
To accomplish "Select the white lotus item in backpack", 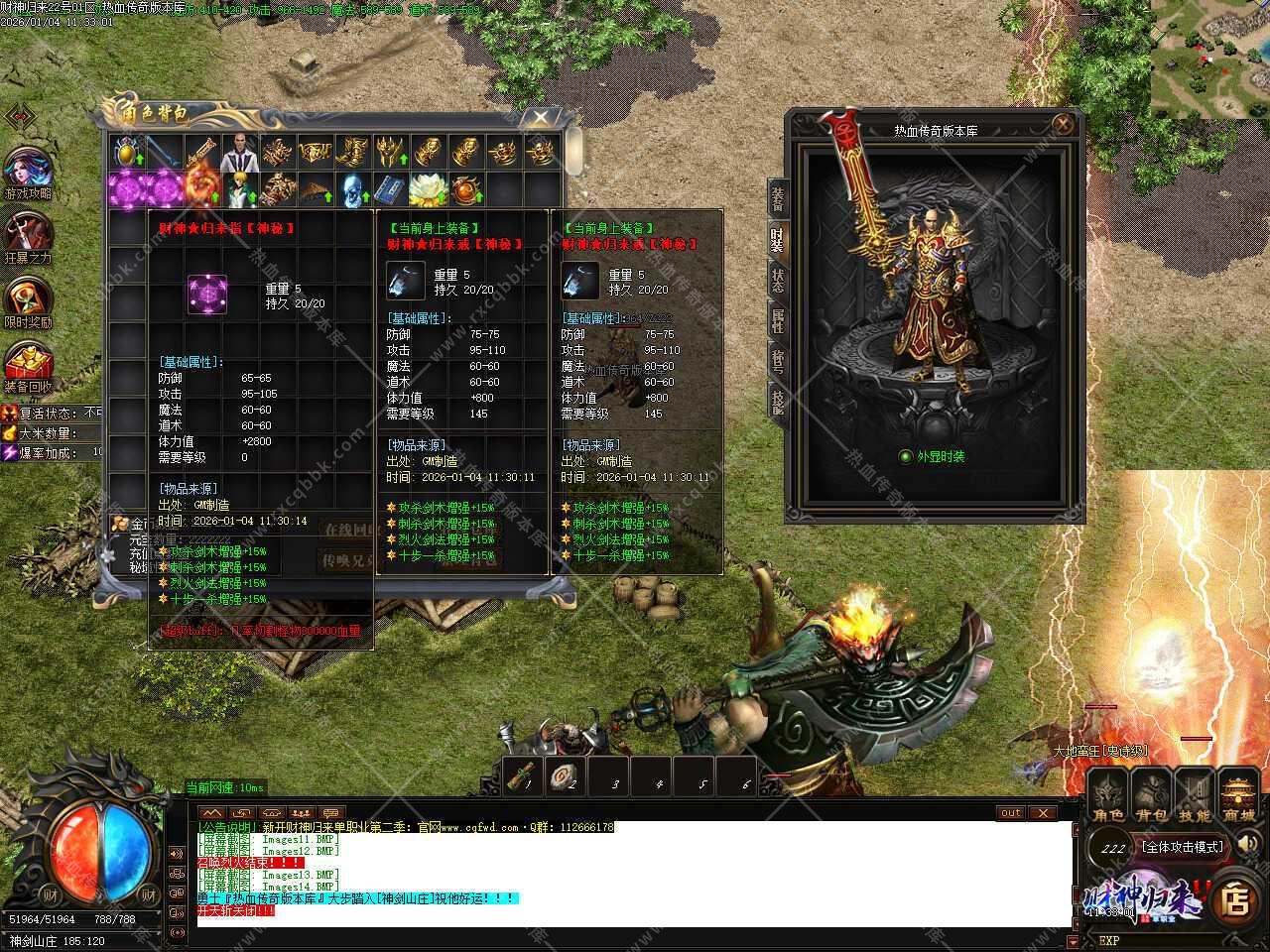I will tap(427, 188).
